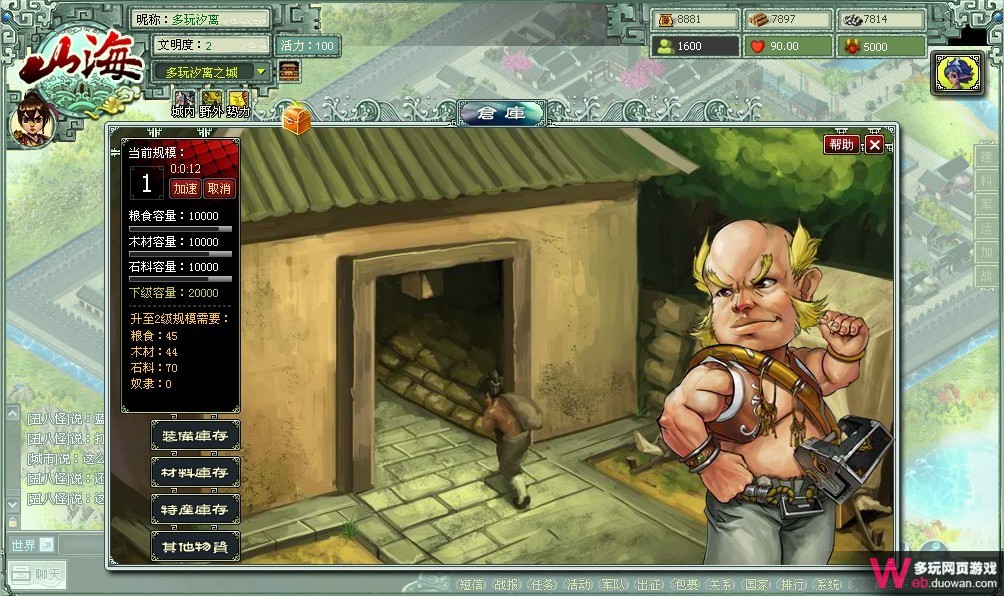Click the player avatar portrait beside the minimap frame
The image size is (1004, 596).
point(957,73)
